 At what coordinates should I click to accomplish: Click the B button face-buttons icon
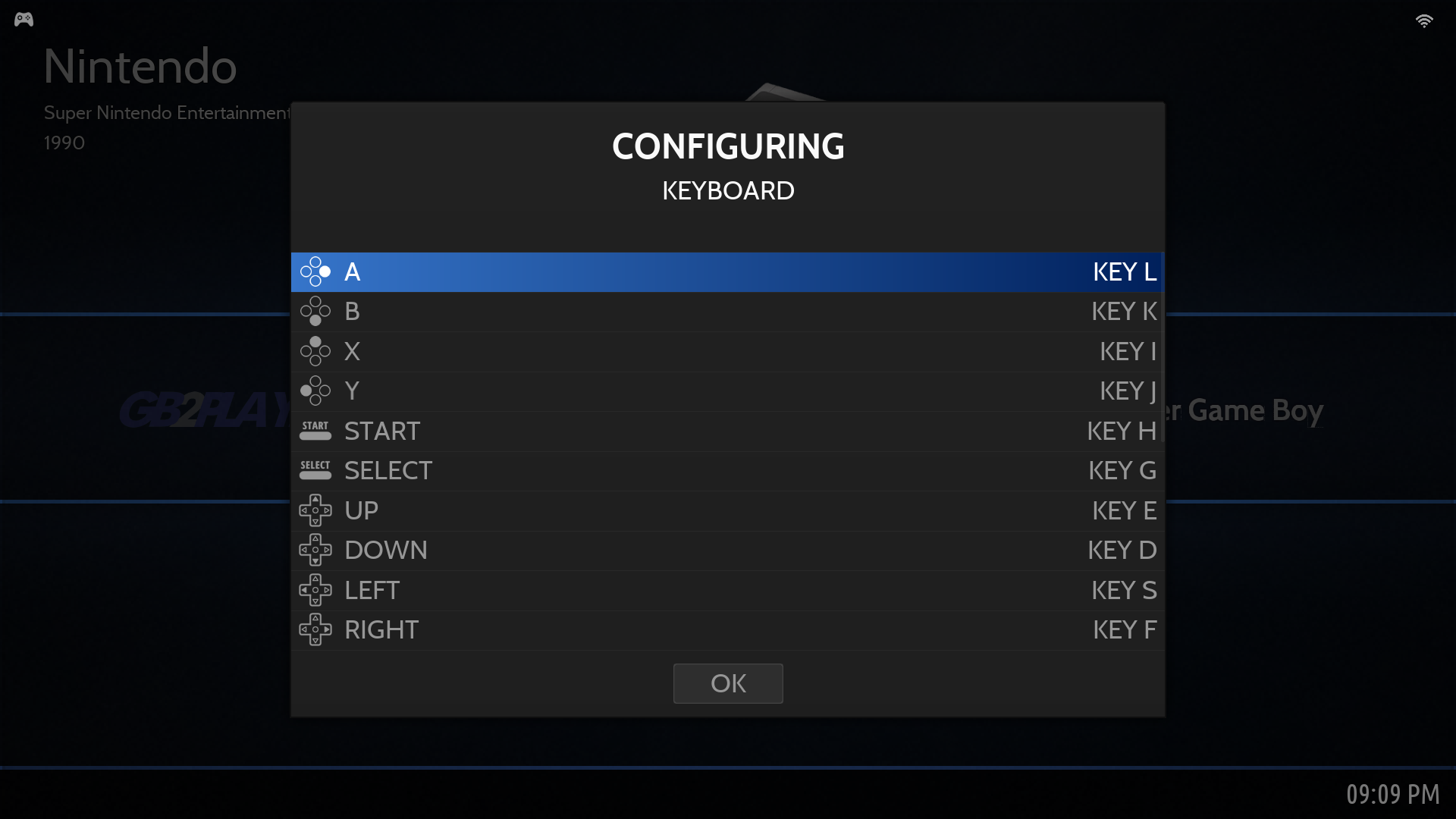tap(316, 311)
